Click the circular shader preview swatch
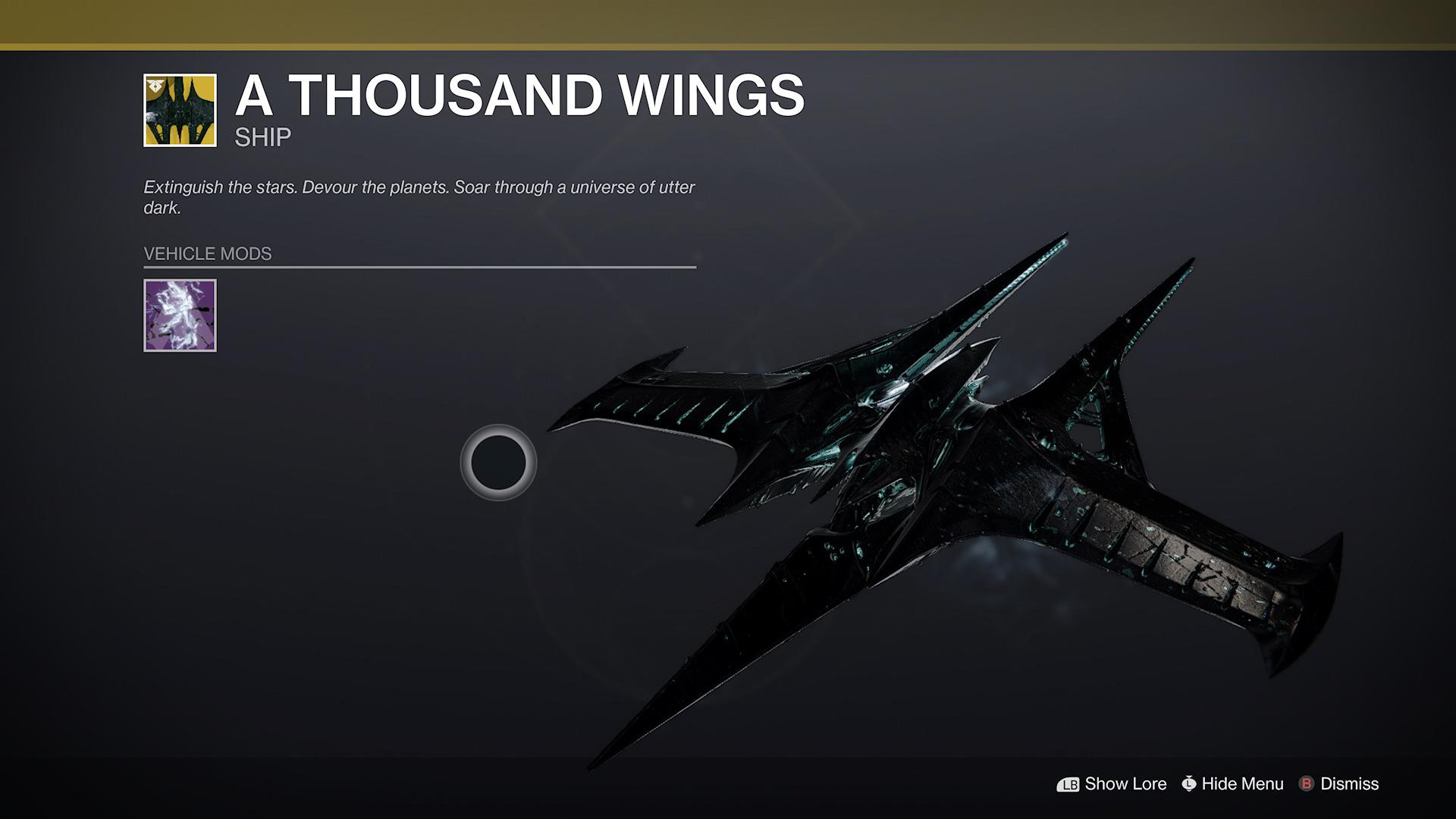1456x819 pixels. click(498, 463)
